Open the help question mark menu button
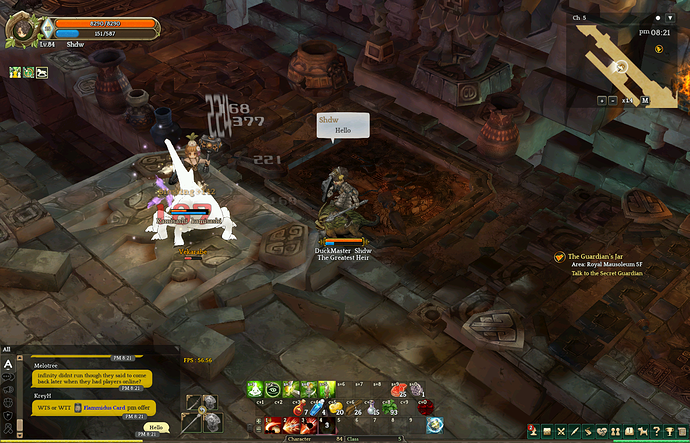The height and width of the screenshot is (443, 690). (654, 429)
